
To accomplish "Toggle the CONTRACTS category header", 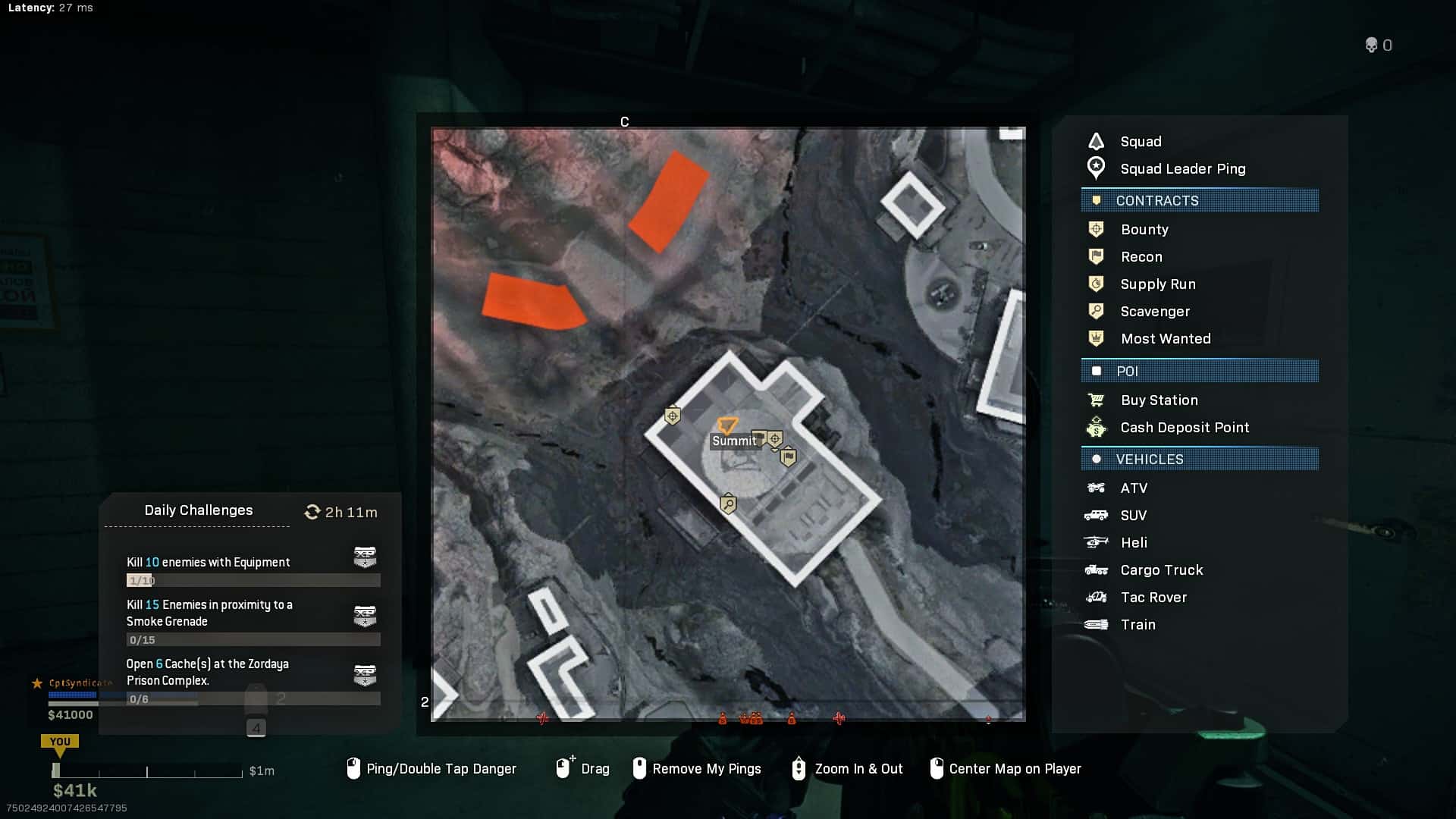I will [x=1199, y=201].
